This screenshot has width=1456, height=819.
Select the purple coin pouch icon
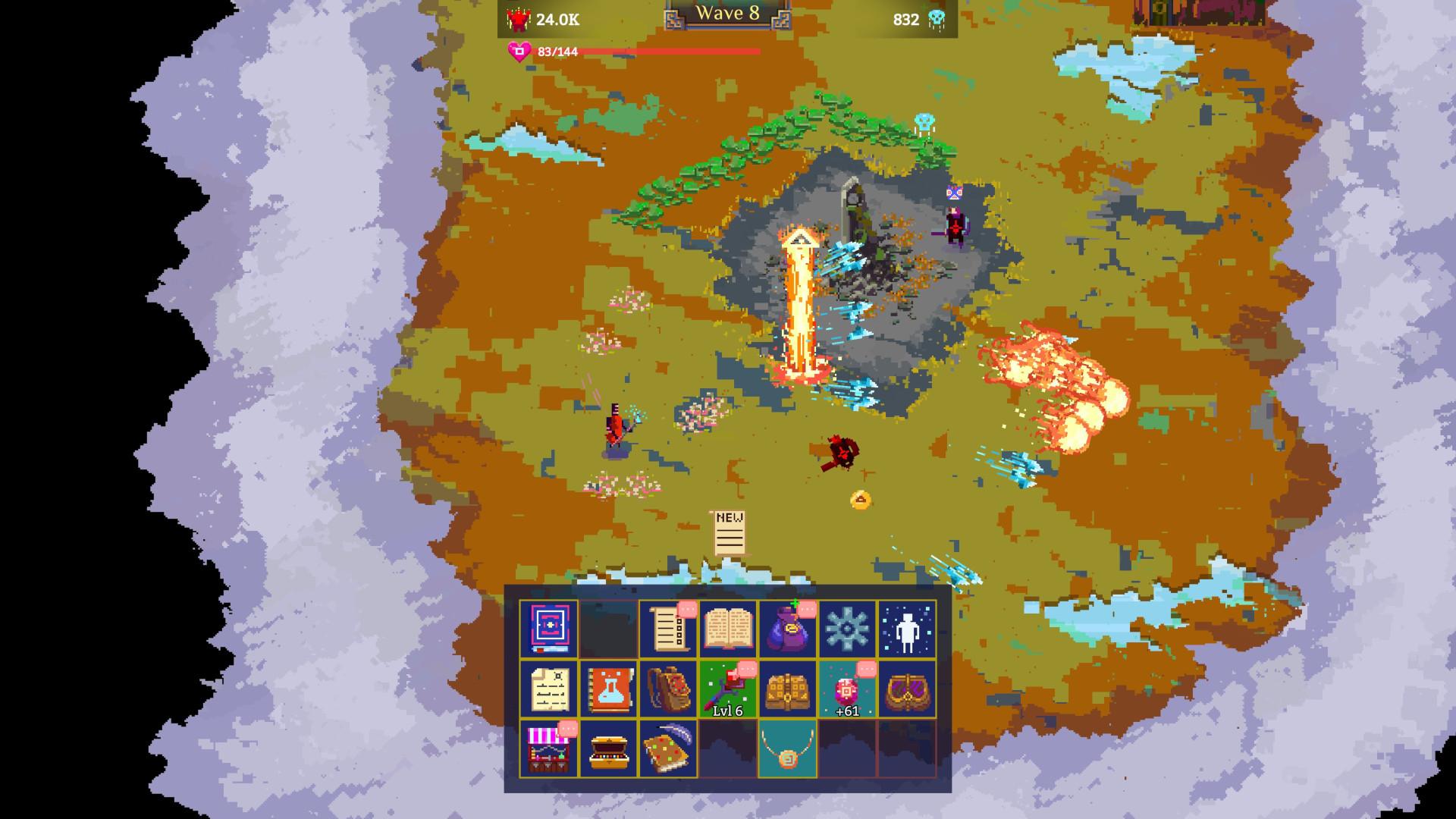click(788, 629)
